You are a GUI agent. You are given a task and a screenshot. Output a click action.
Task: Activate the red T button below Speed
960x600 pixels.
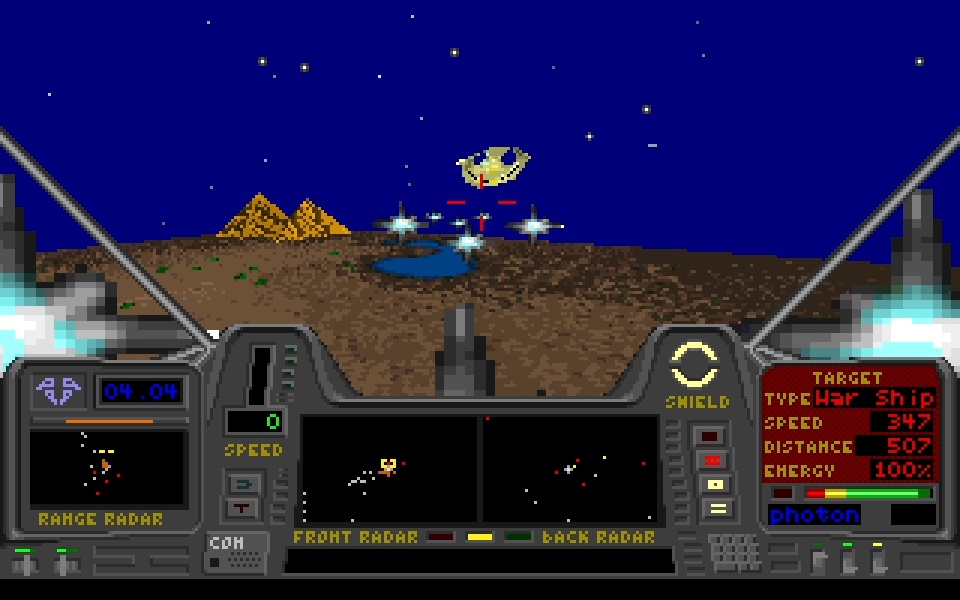(x=244, y=508)
